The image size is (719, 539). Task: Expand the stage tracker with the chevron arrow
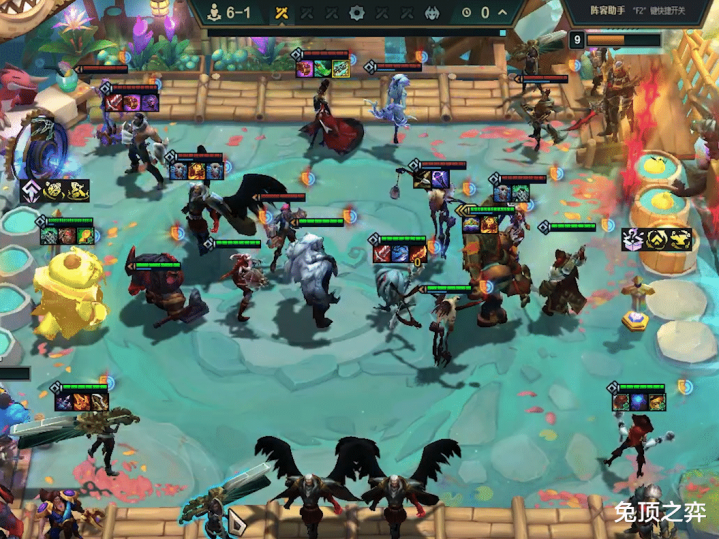point(502,13)
